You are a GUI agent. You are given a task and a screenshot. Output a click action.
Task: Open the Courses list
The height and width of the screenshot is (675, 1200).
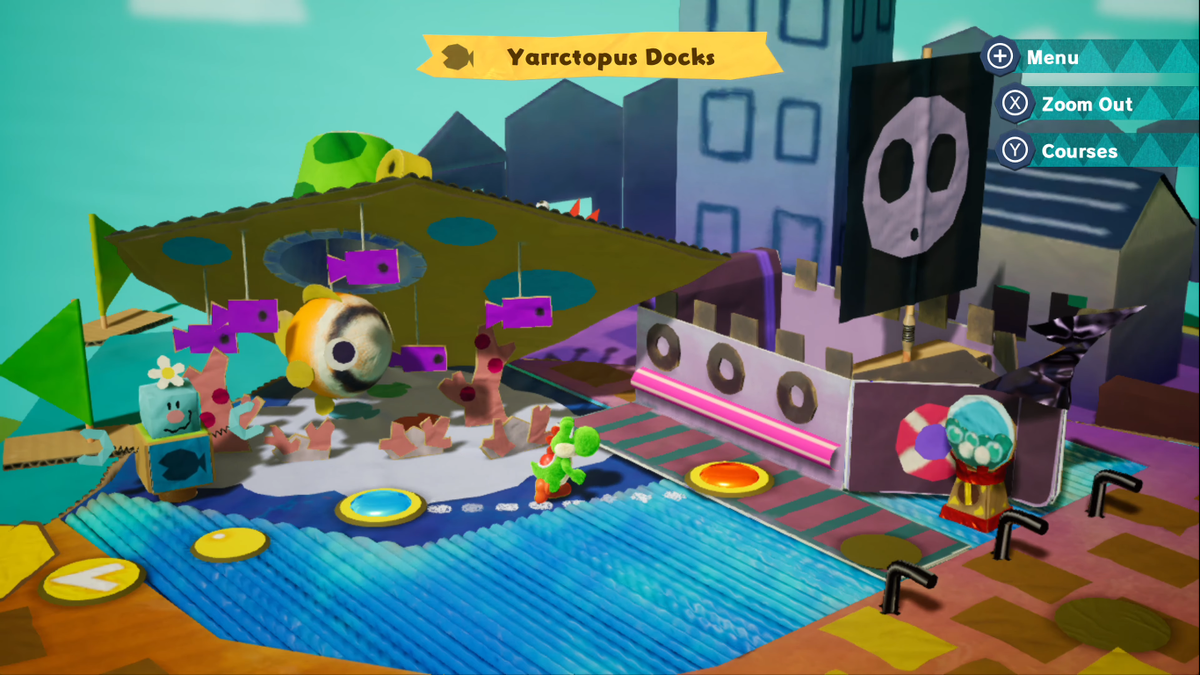[x=1078, y=151]
